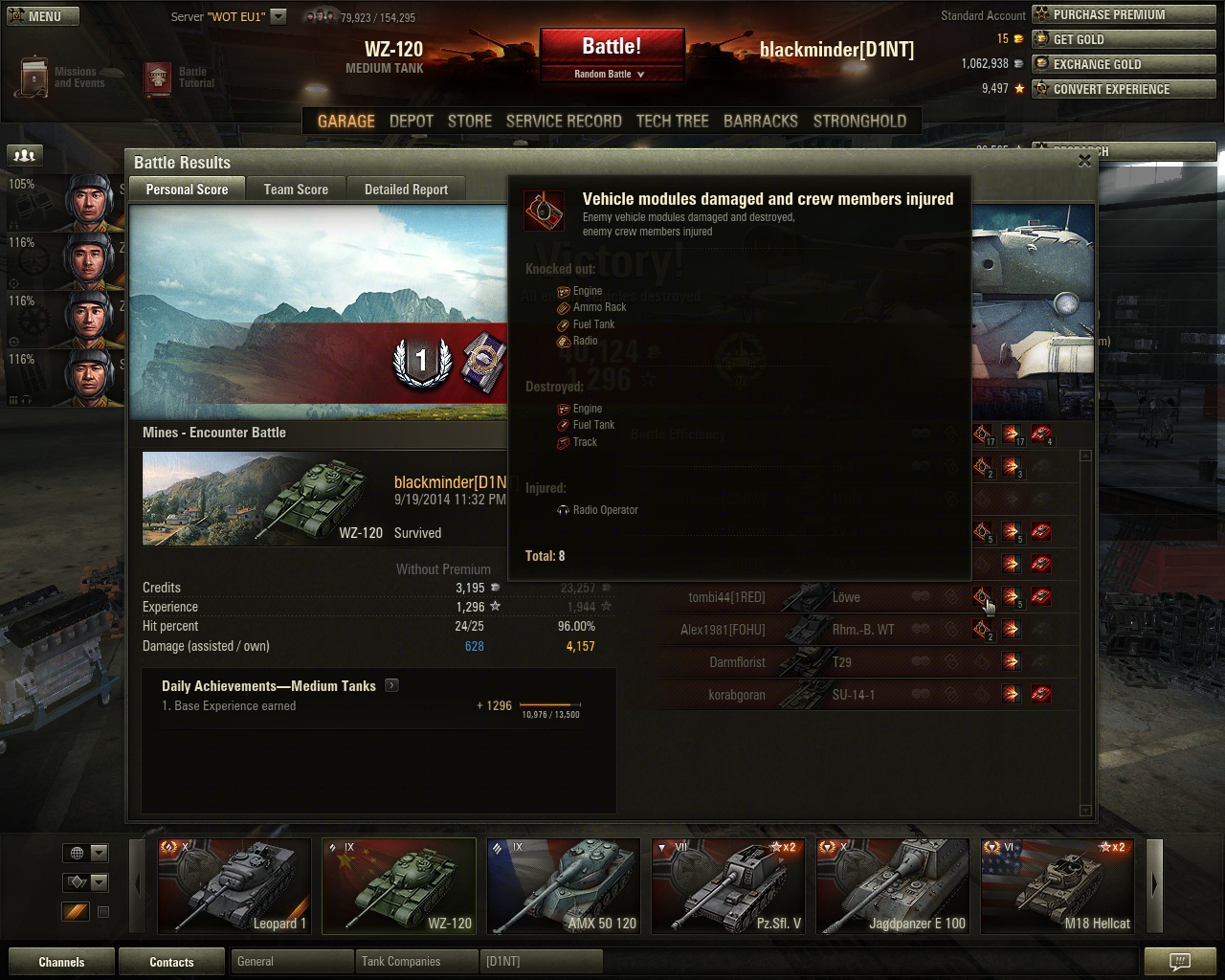Click the globe nation filter icon
1225x980 pixels.
pos(78,852)
